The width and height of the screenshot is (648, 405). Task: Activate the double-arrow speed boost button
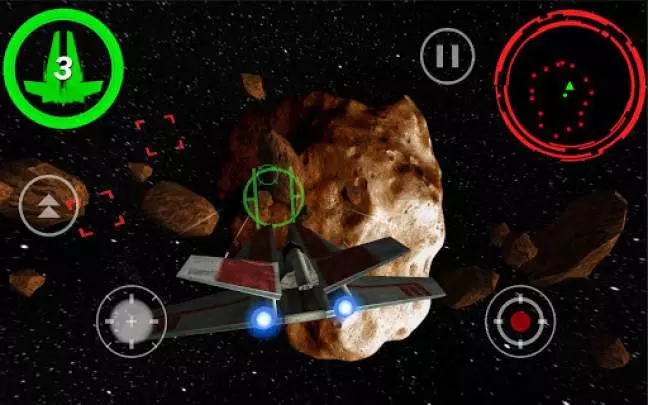[48, 206]
